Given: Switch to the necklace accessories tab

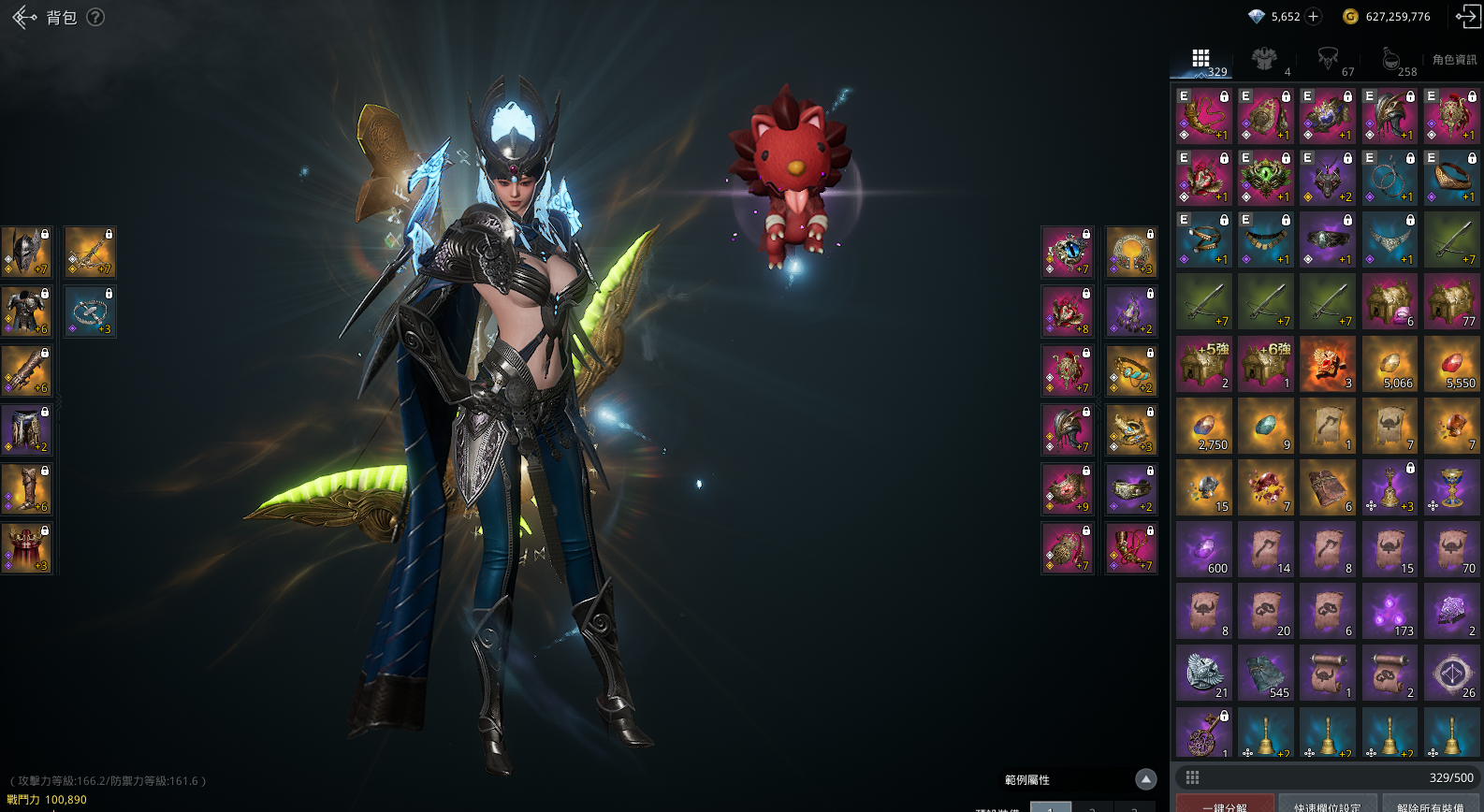Looking at the screenshot, I should click(x=1328, y=60).
